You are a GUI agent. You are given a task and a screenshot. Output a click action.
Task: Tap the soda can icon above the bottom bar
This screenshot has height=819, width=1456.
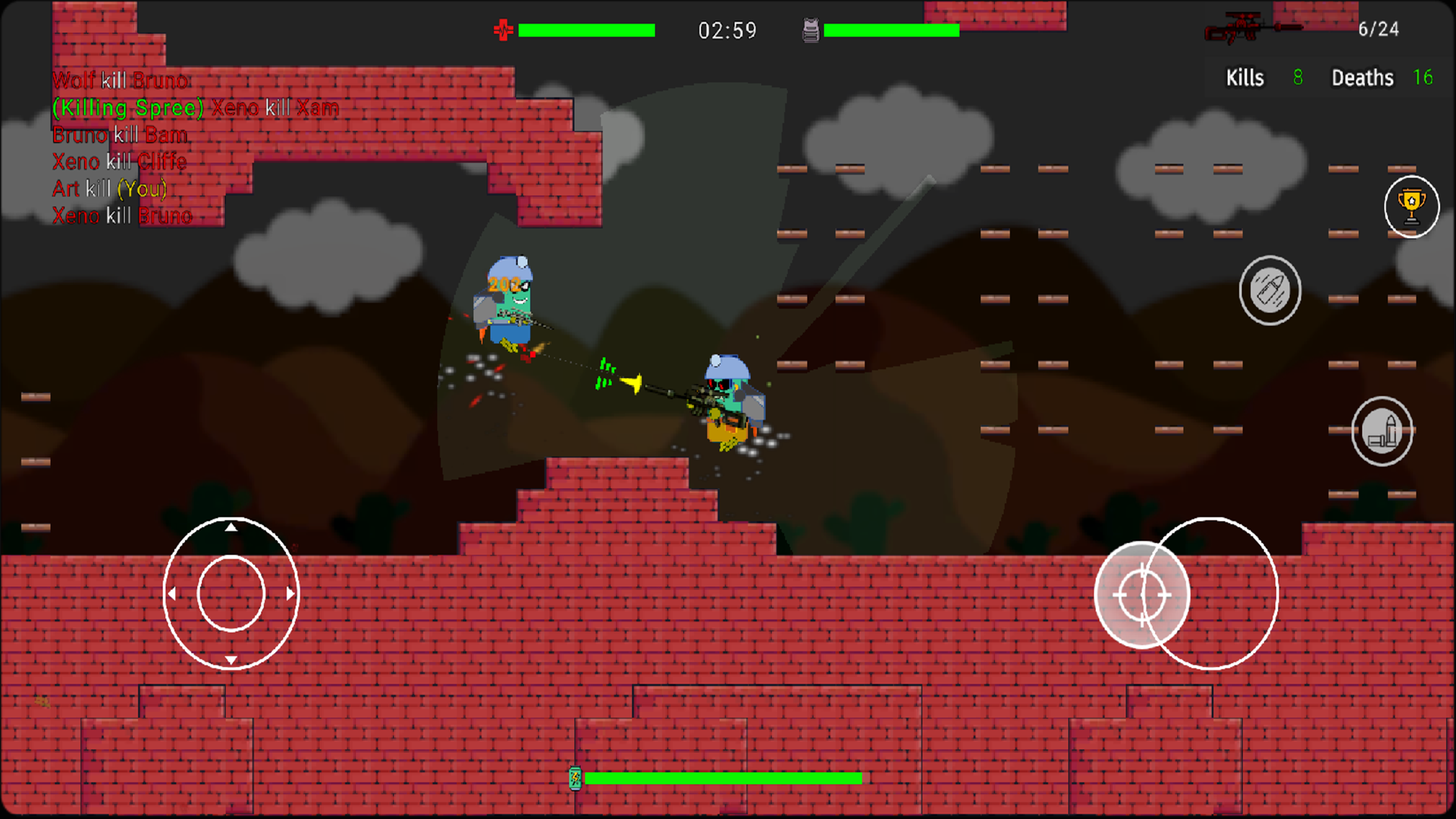pyautogui.click(x=576, y=778)
